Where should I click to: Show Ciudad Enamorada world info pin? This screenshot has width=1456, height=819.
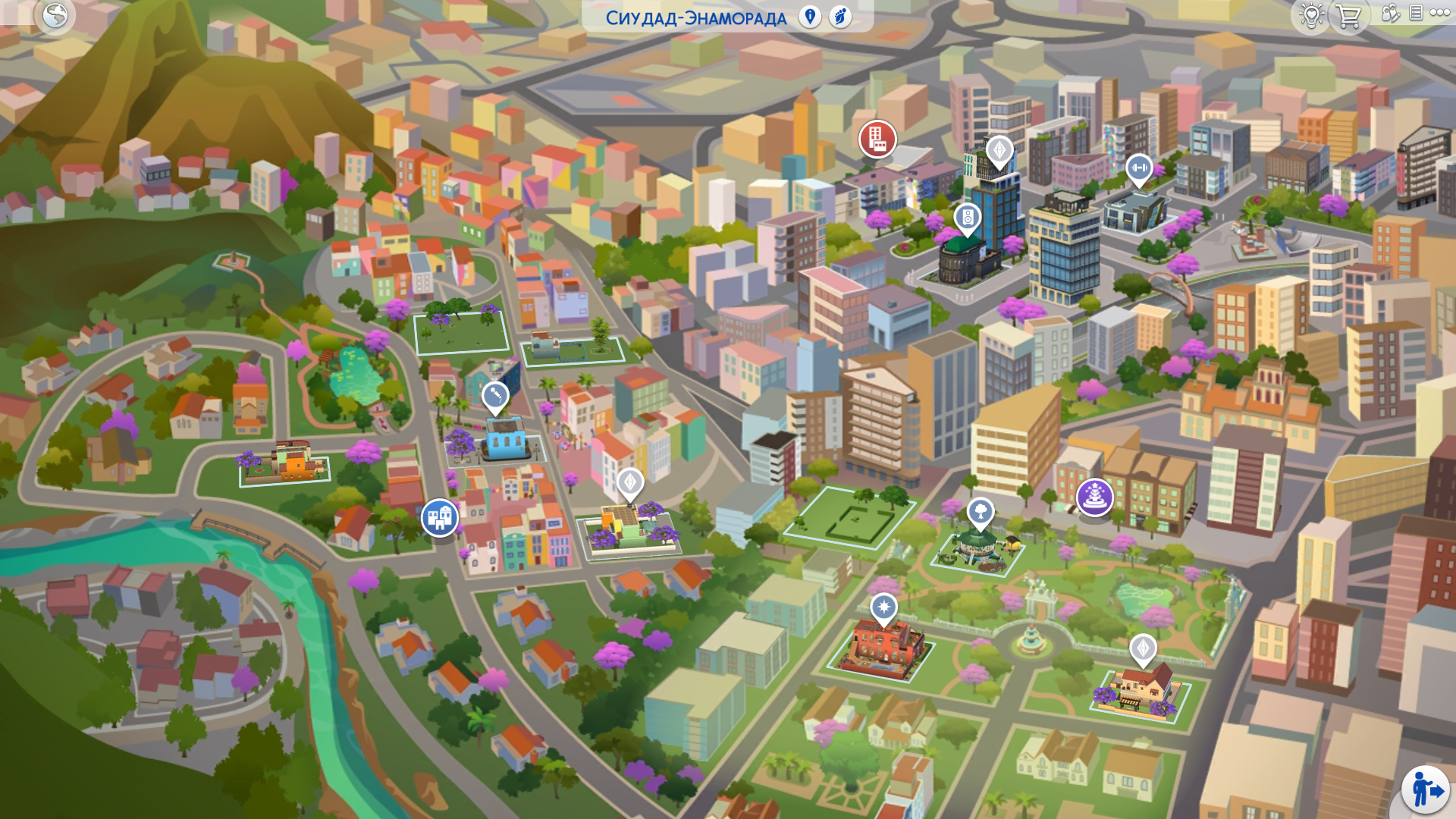[x=810, y=17]
